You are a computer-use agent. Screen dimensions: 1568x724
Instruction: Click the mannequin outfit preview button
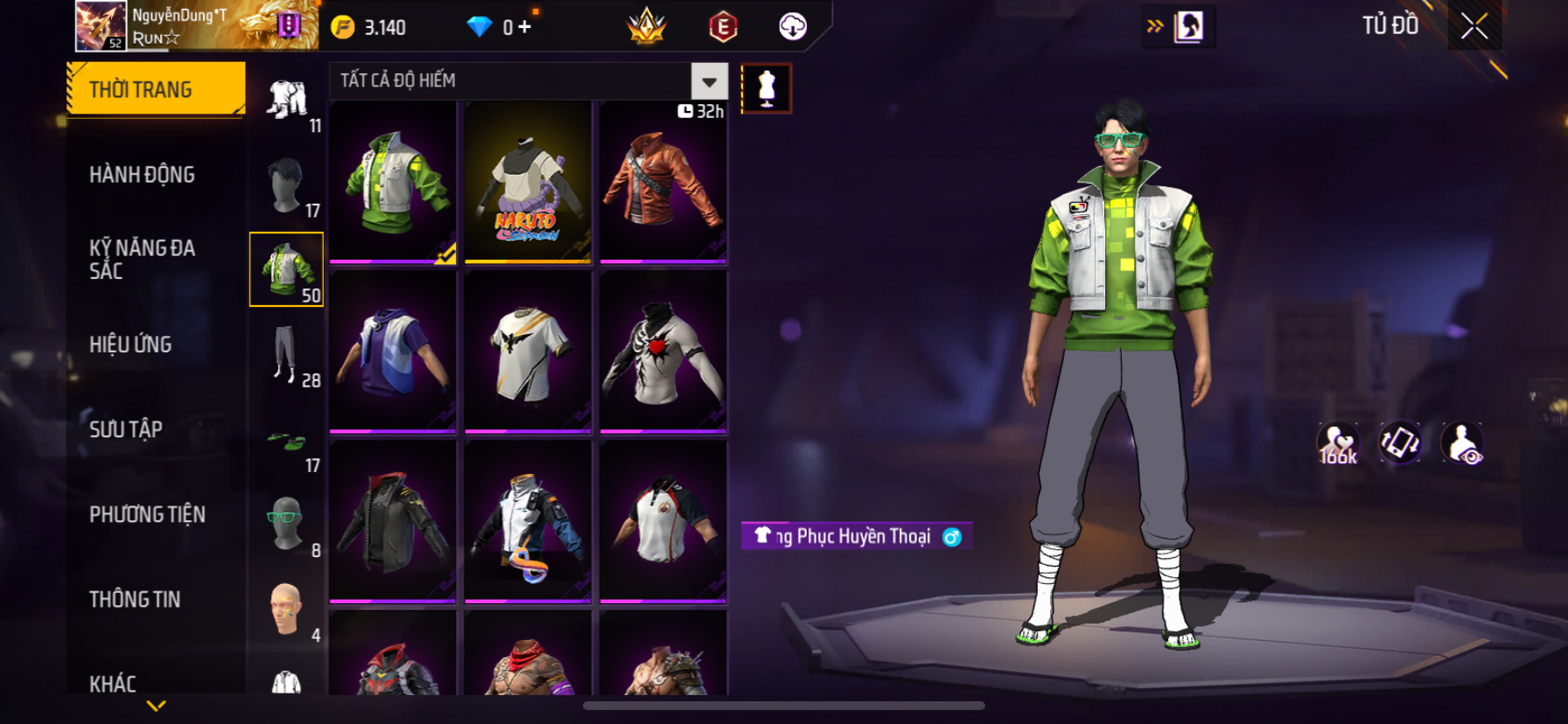(766, 88)
